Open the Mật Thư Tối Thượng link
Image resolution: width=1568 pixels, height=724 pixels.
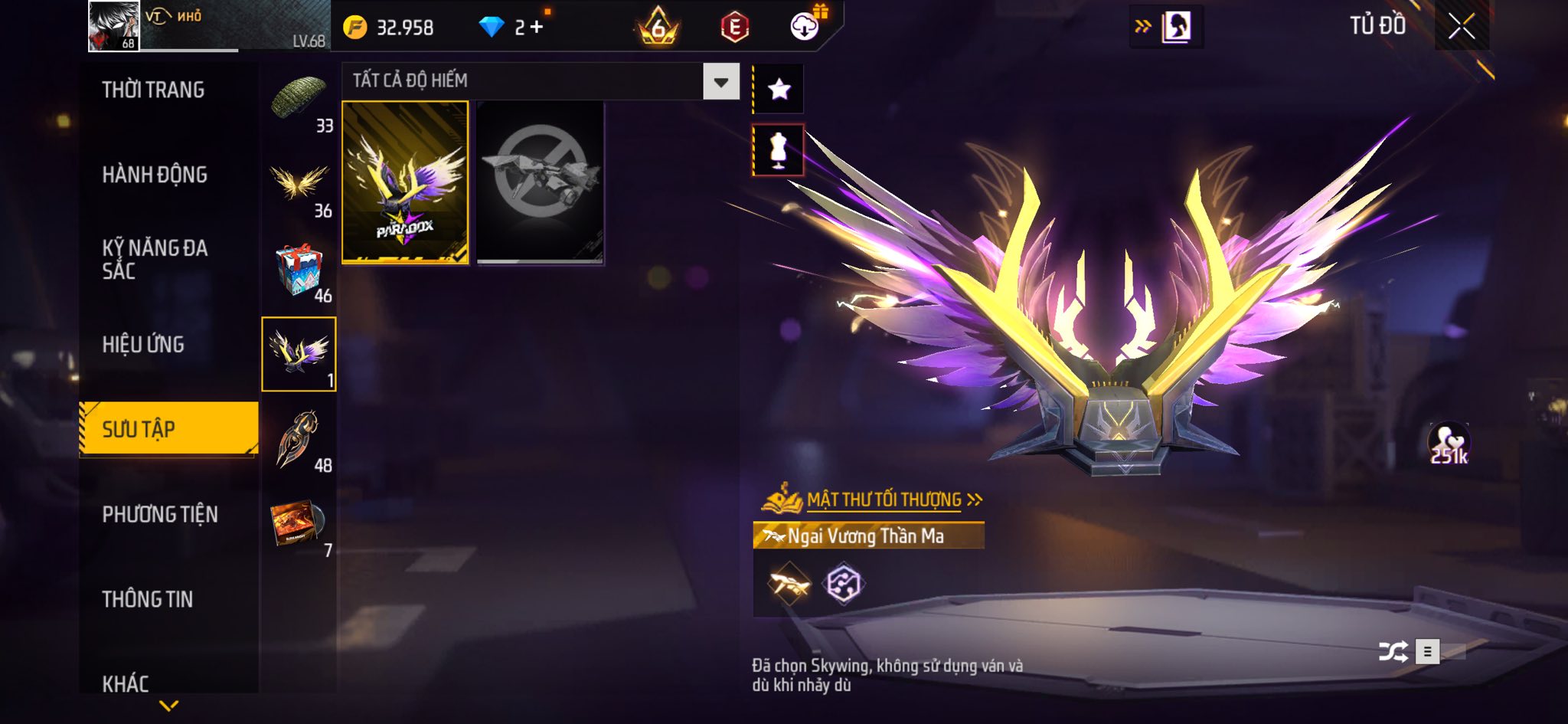(x=884, y=500)
